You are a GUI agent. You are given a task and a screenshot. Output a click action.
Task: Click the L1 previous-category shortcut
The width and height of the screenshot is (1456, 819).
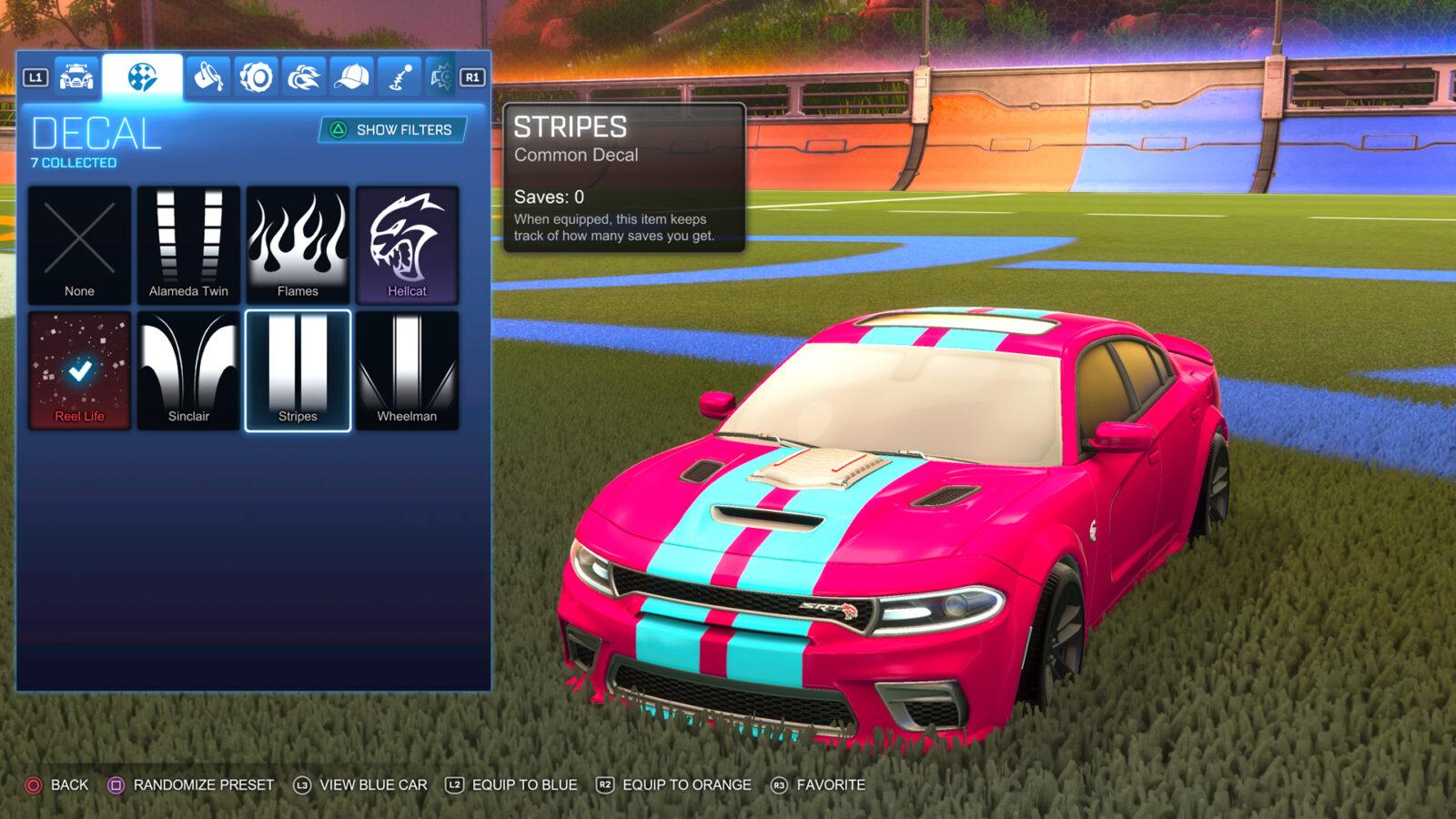(36, 79)
